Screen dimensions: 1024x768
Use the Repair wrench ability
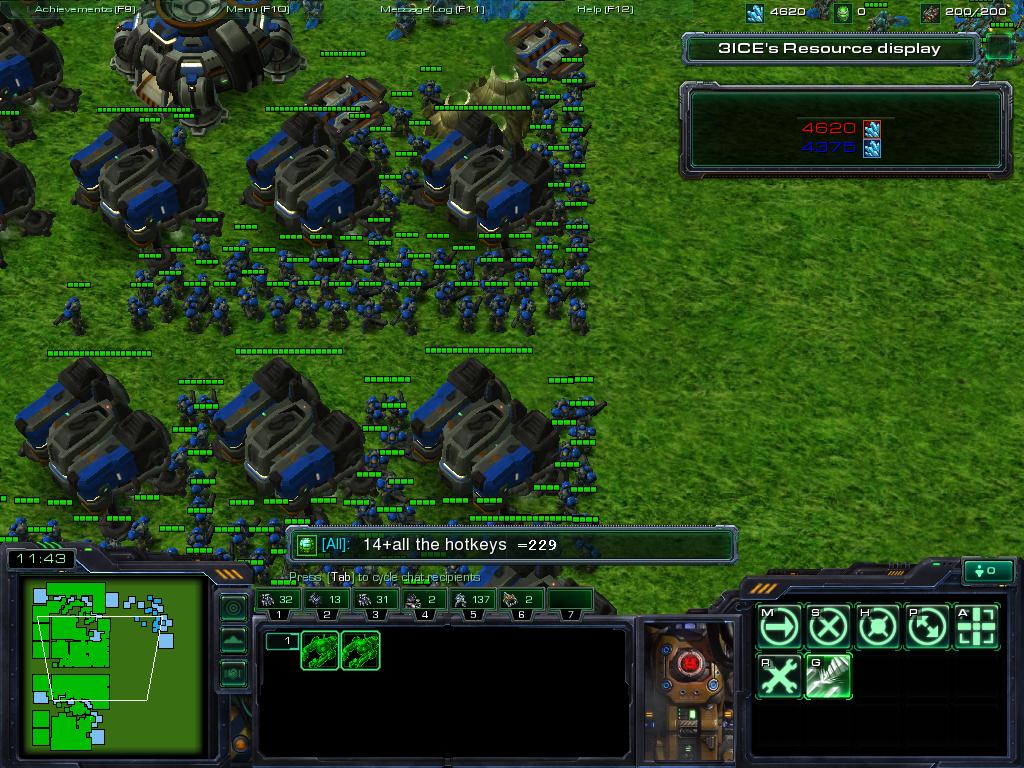tap(778, 677)
